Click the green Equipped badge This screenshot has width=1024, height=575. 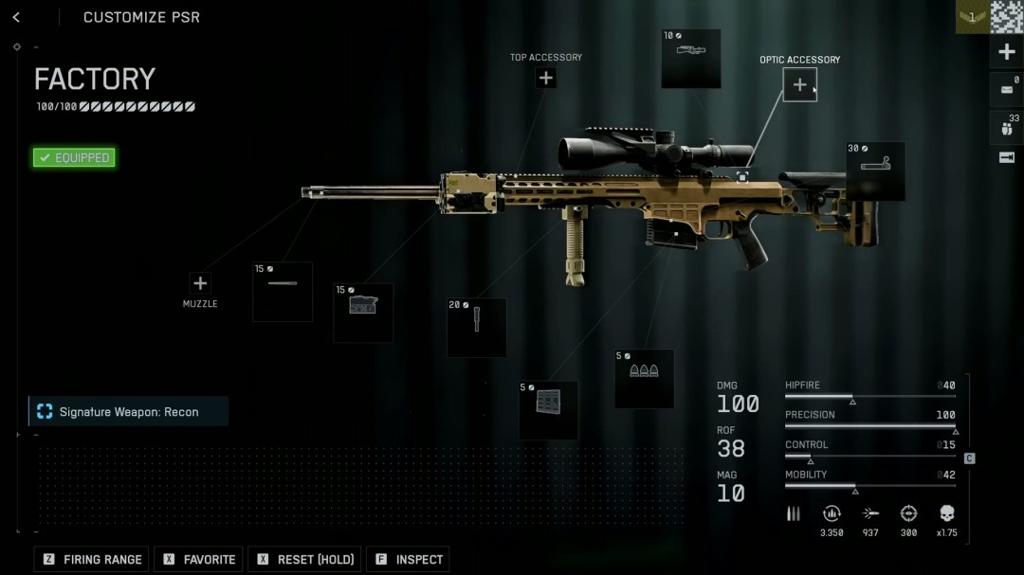pos(74,157)
